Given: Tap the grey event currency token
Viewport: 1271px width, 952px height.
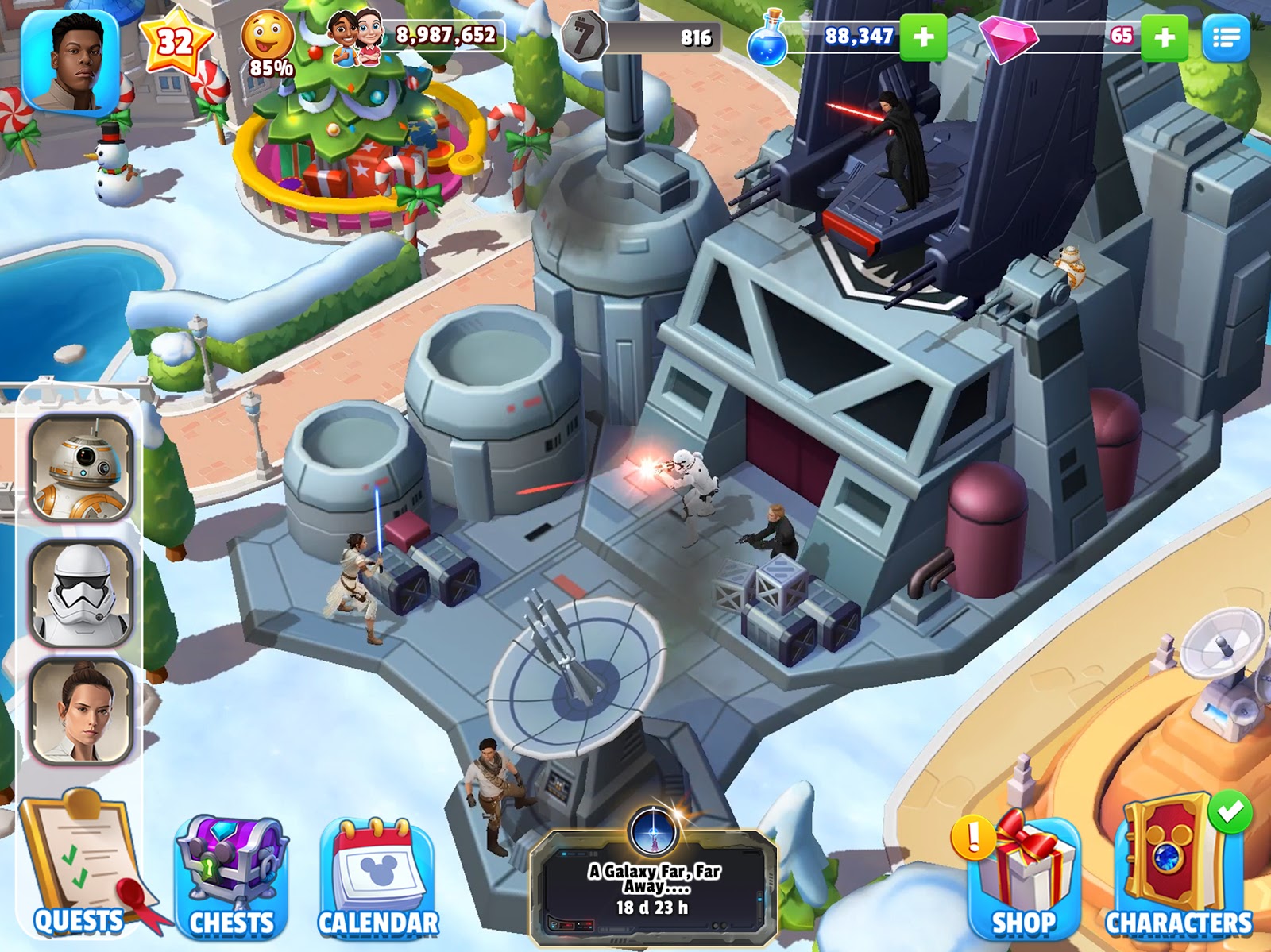Looking at the screenshot, I should (x=584, y=37).
